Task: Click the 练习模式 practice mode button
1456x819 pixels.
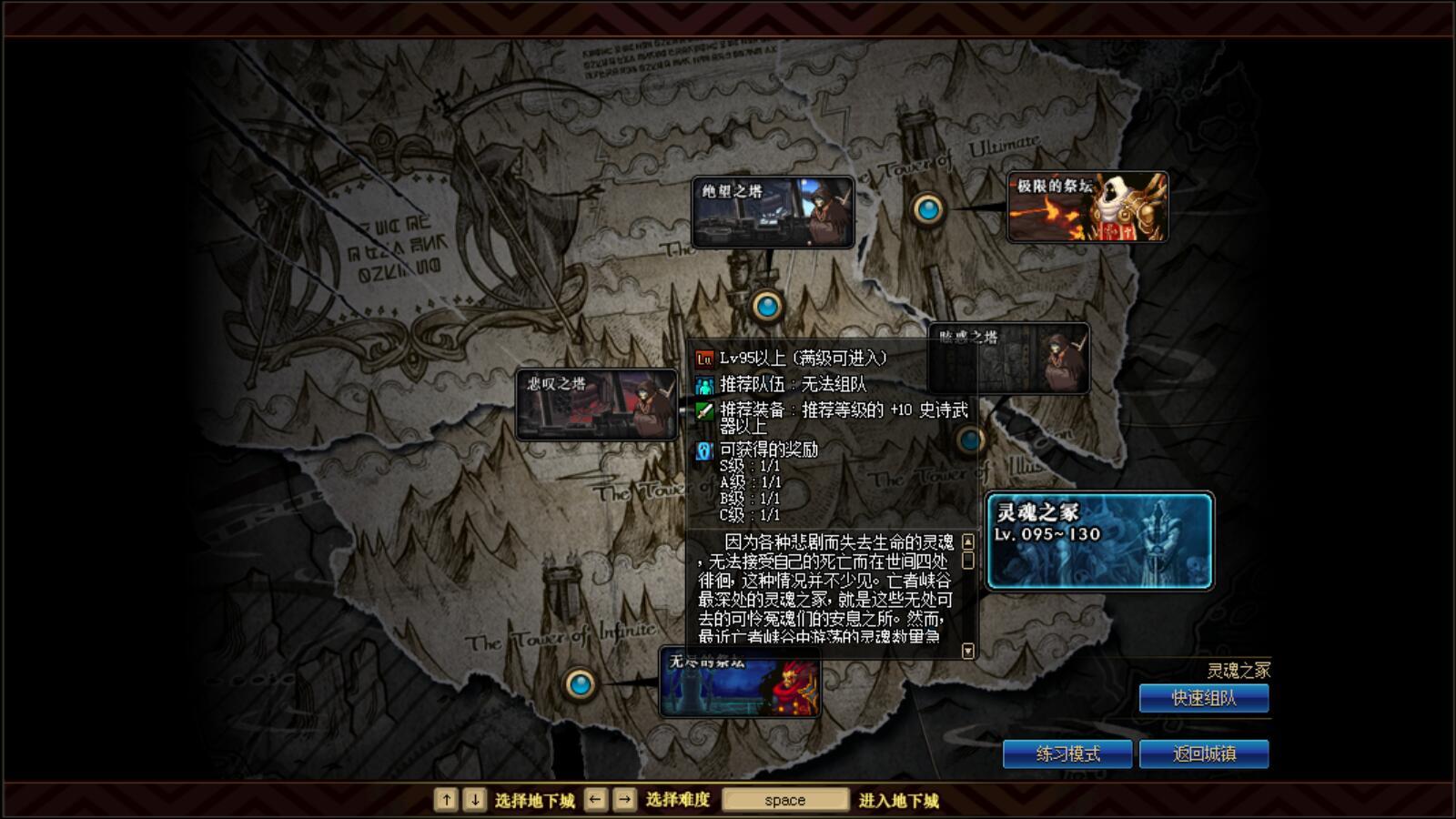Action: point(1068,754)
